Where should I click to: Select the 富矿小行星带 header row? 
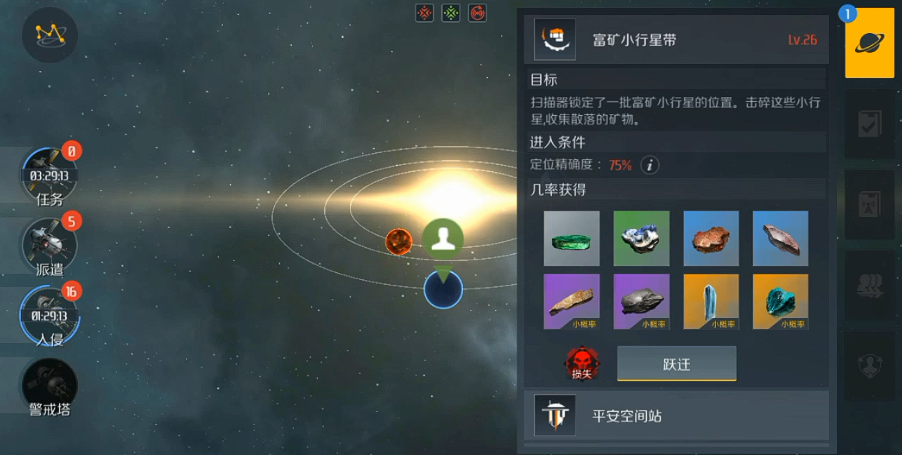pos(676,40)
